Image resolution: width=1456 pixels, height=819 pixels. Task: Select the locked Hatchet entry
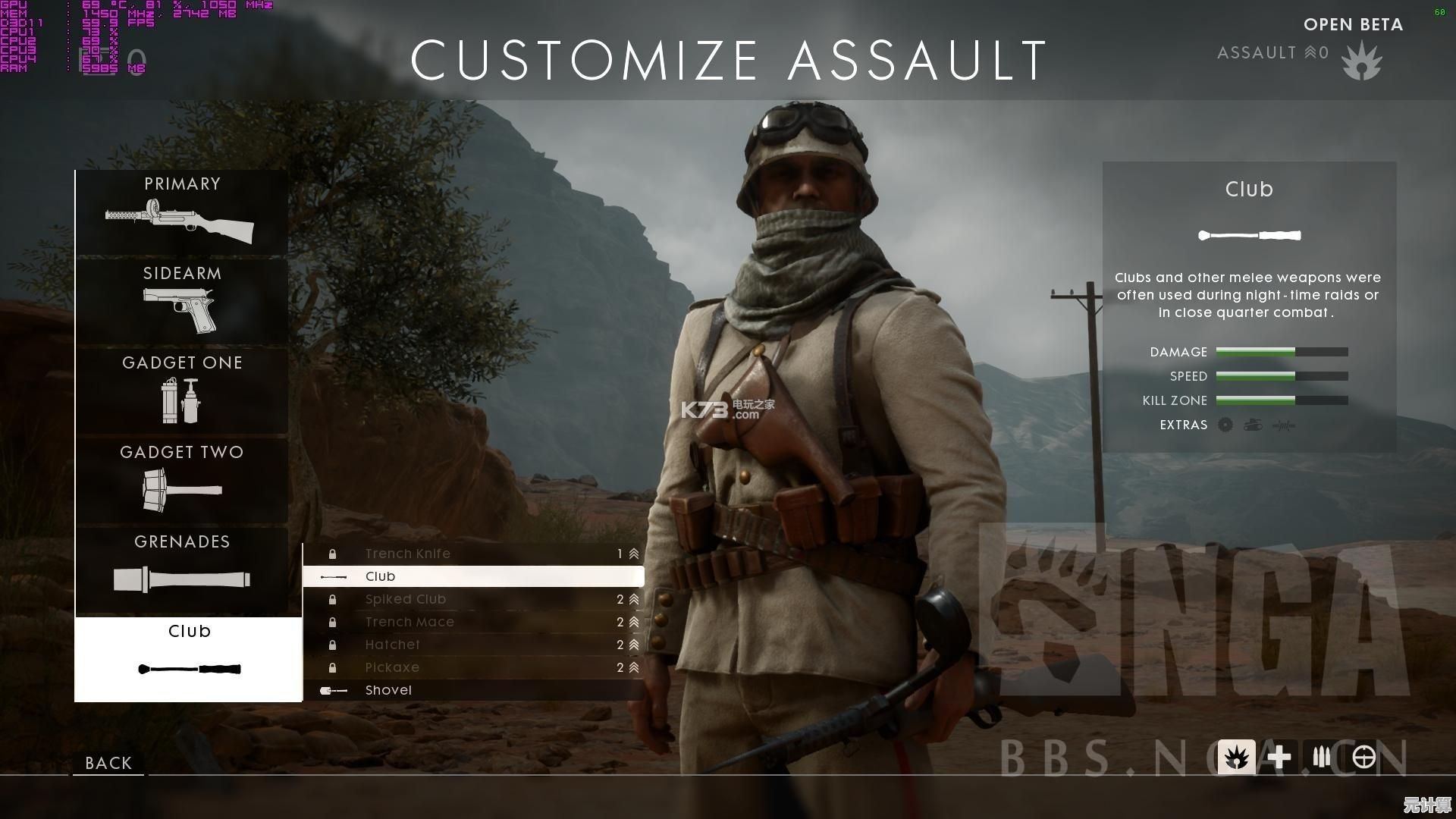(x=473, y=645)
